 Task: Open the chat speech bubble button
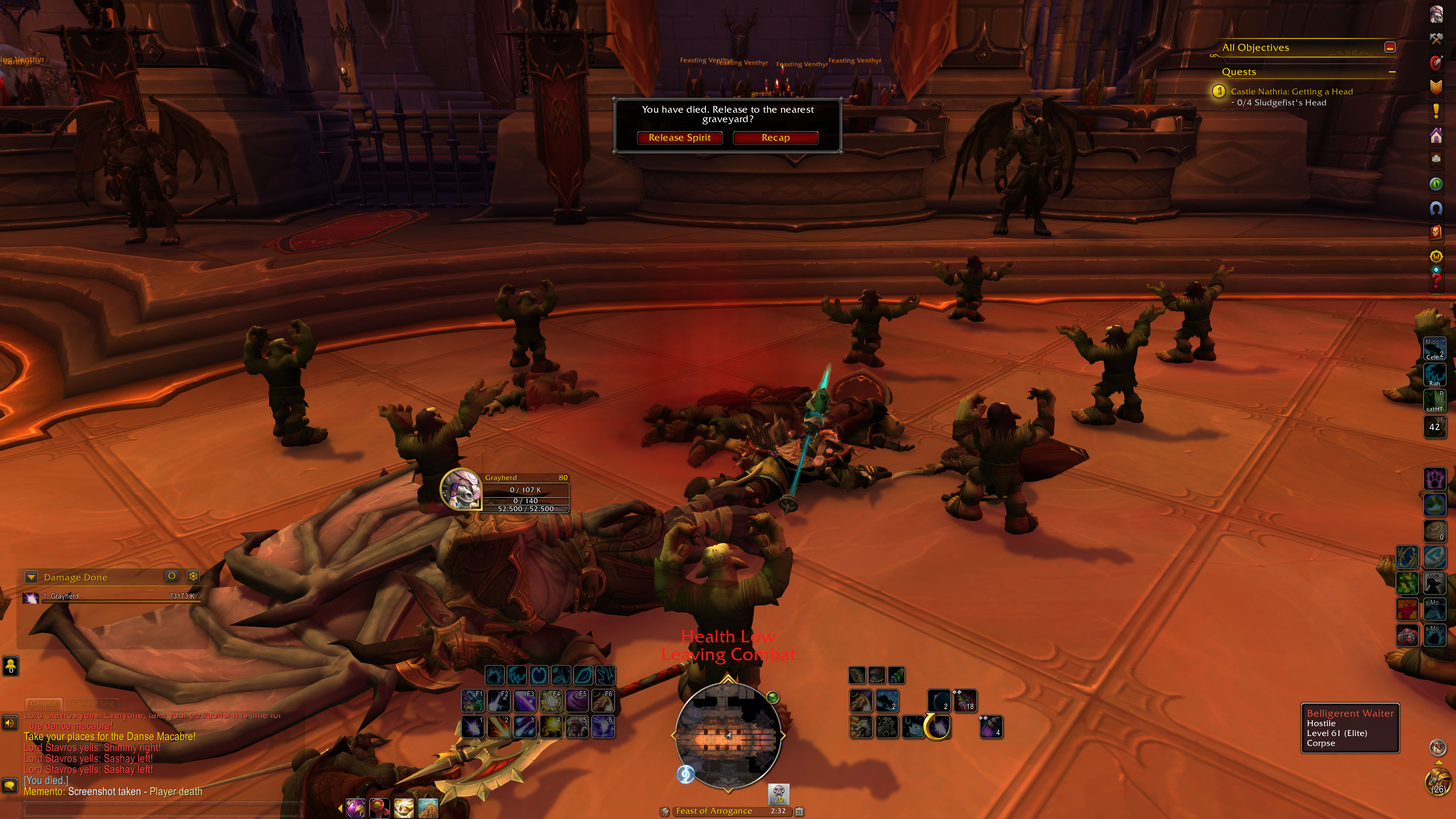coord(10,786)
